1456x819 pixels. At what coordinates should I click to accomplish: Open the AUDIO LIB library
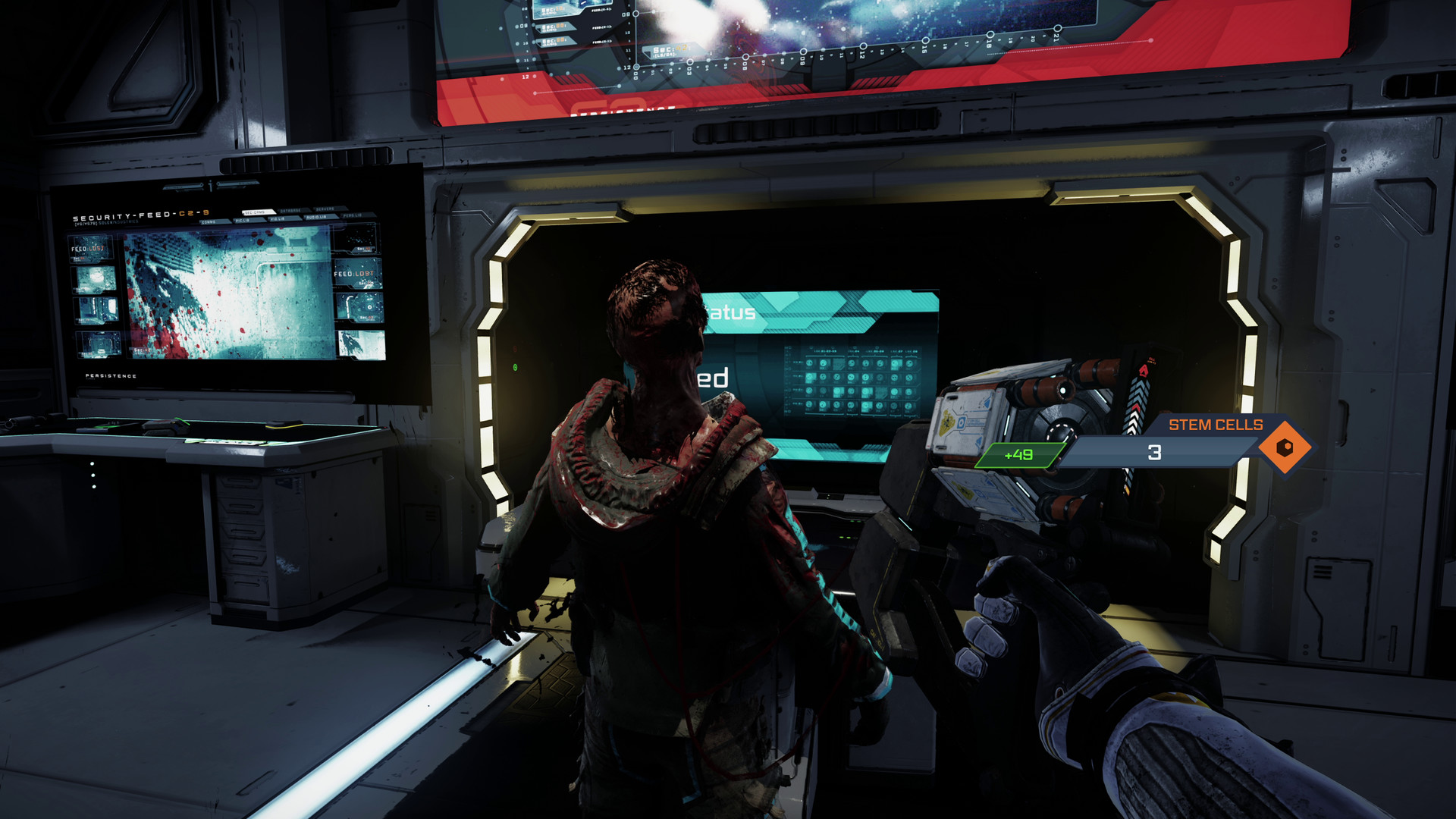[316, 218]
